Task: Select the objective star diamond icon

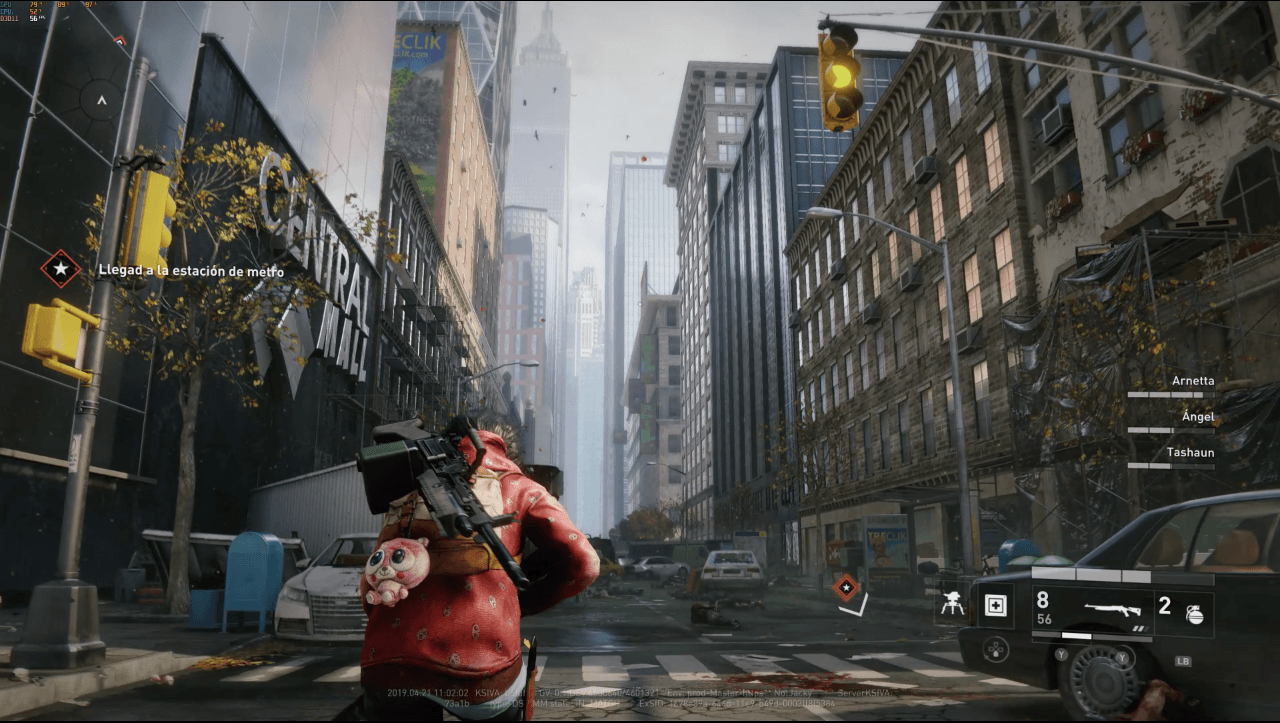Action: click(61, 268)
